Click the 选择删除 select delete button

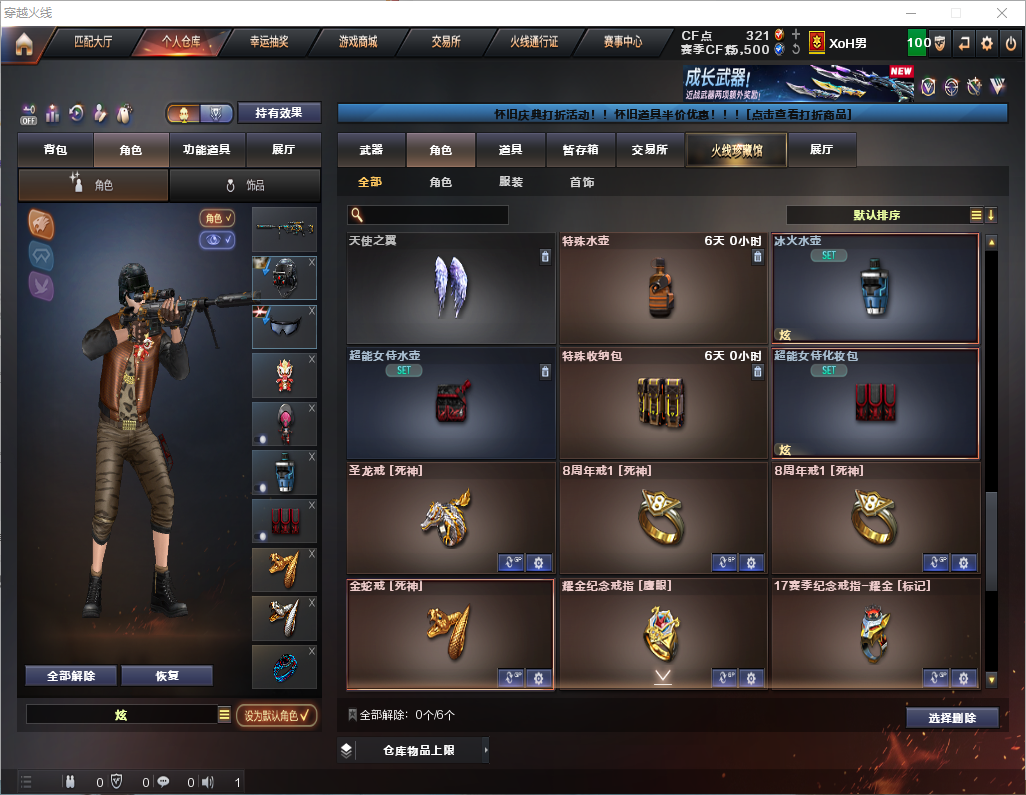952,718
